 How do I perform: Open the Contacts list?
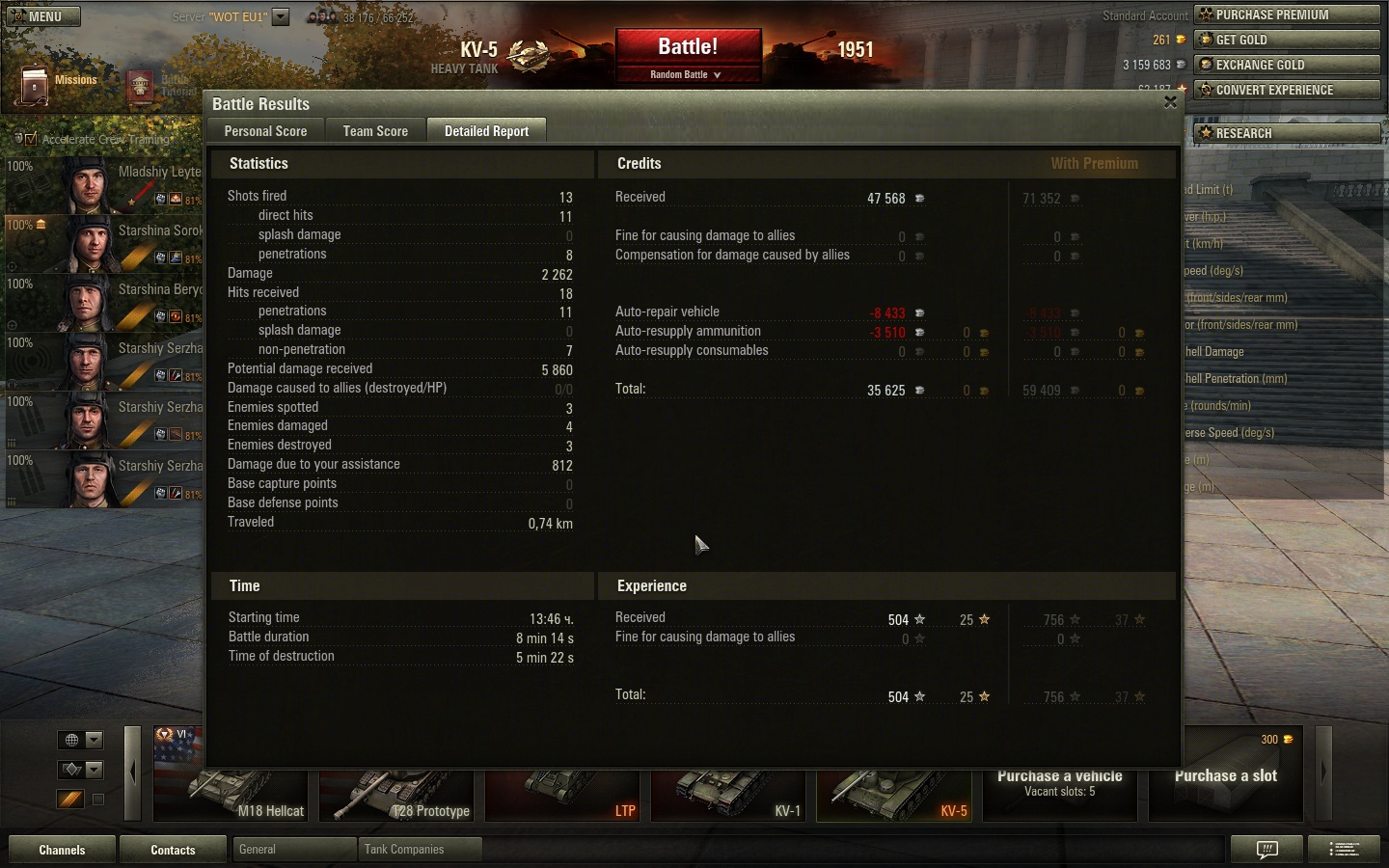point(173,850)
